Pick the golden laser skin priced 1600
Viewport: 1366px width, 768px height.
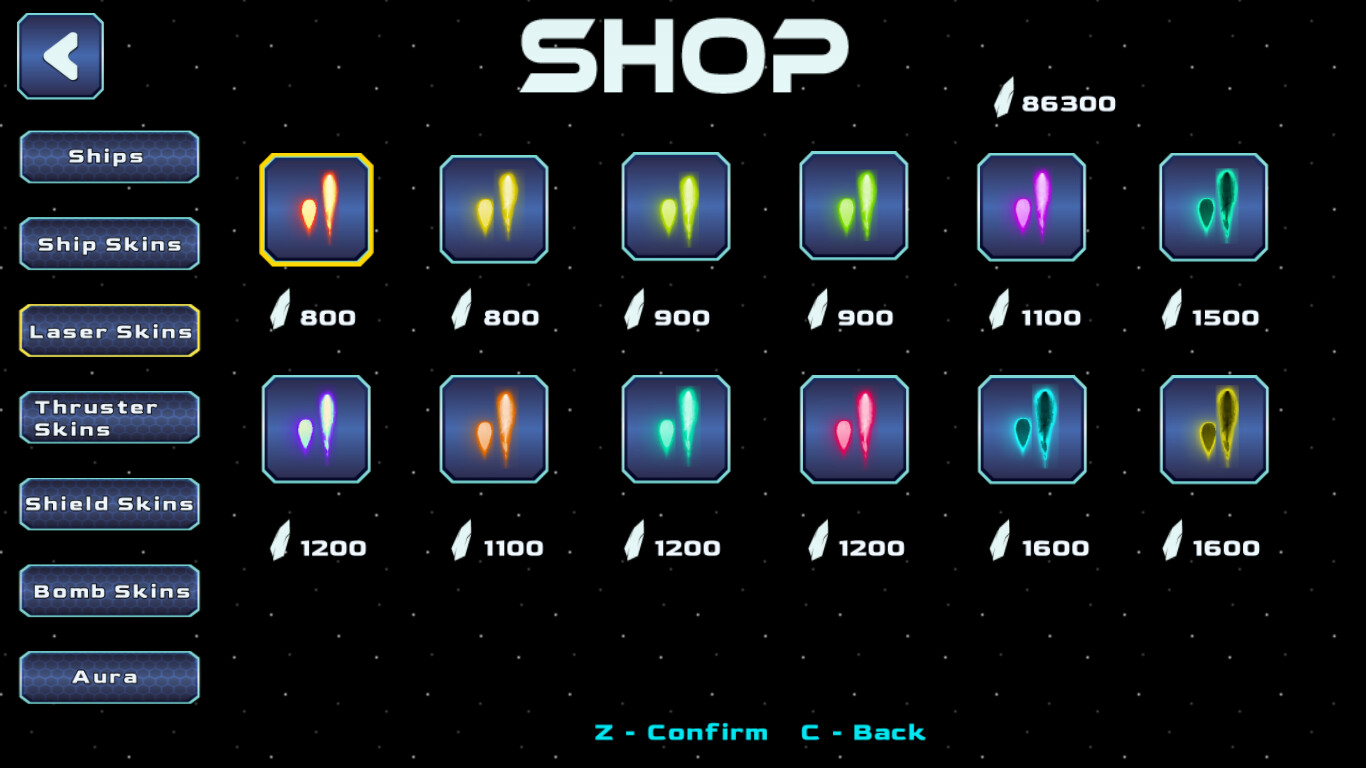click(x=1211, y=430)
